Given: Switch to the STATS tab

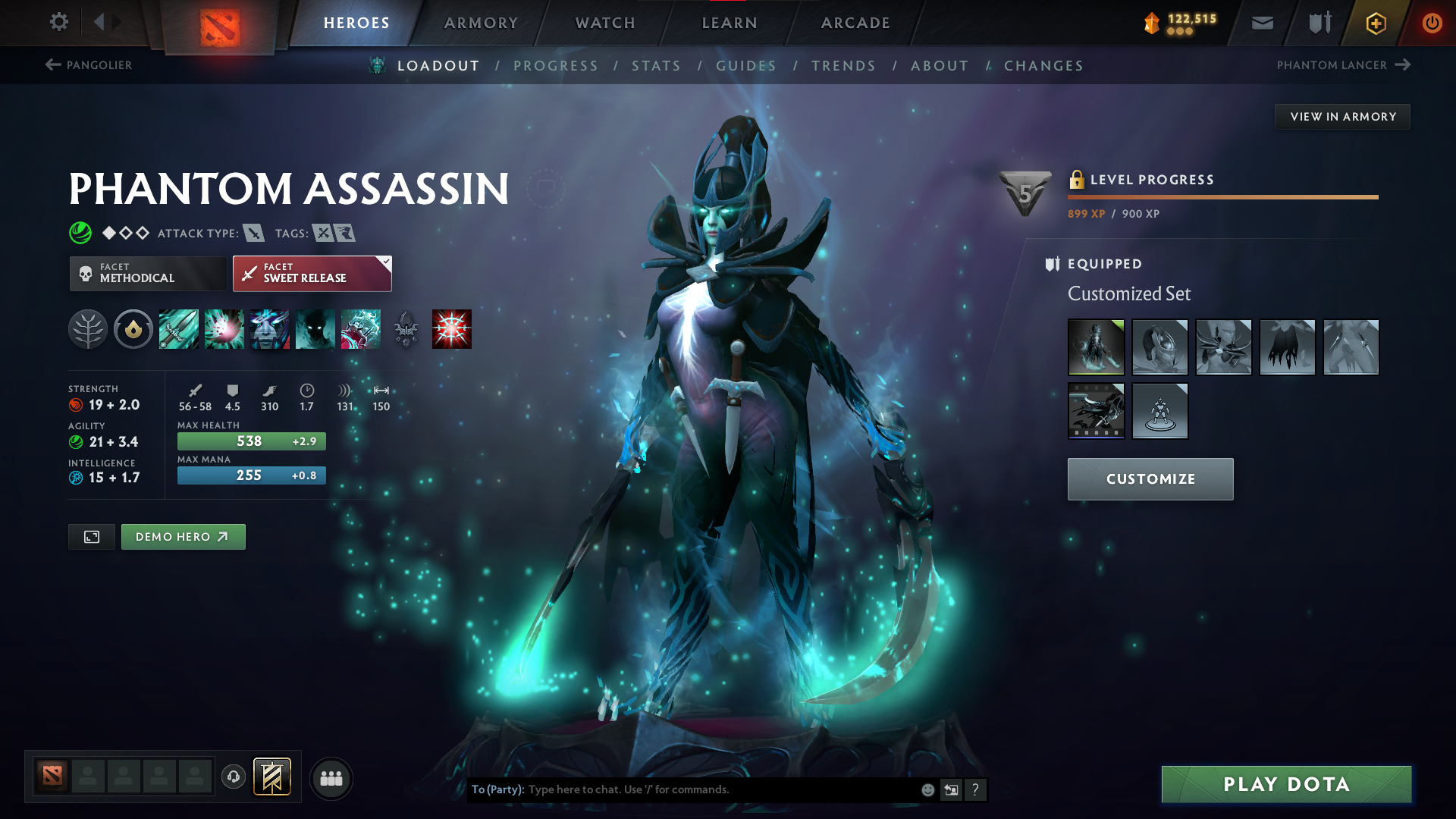Looking at the screenshot, I should [x=657, y=65].
